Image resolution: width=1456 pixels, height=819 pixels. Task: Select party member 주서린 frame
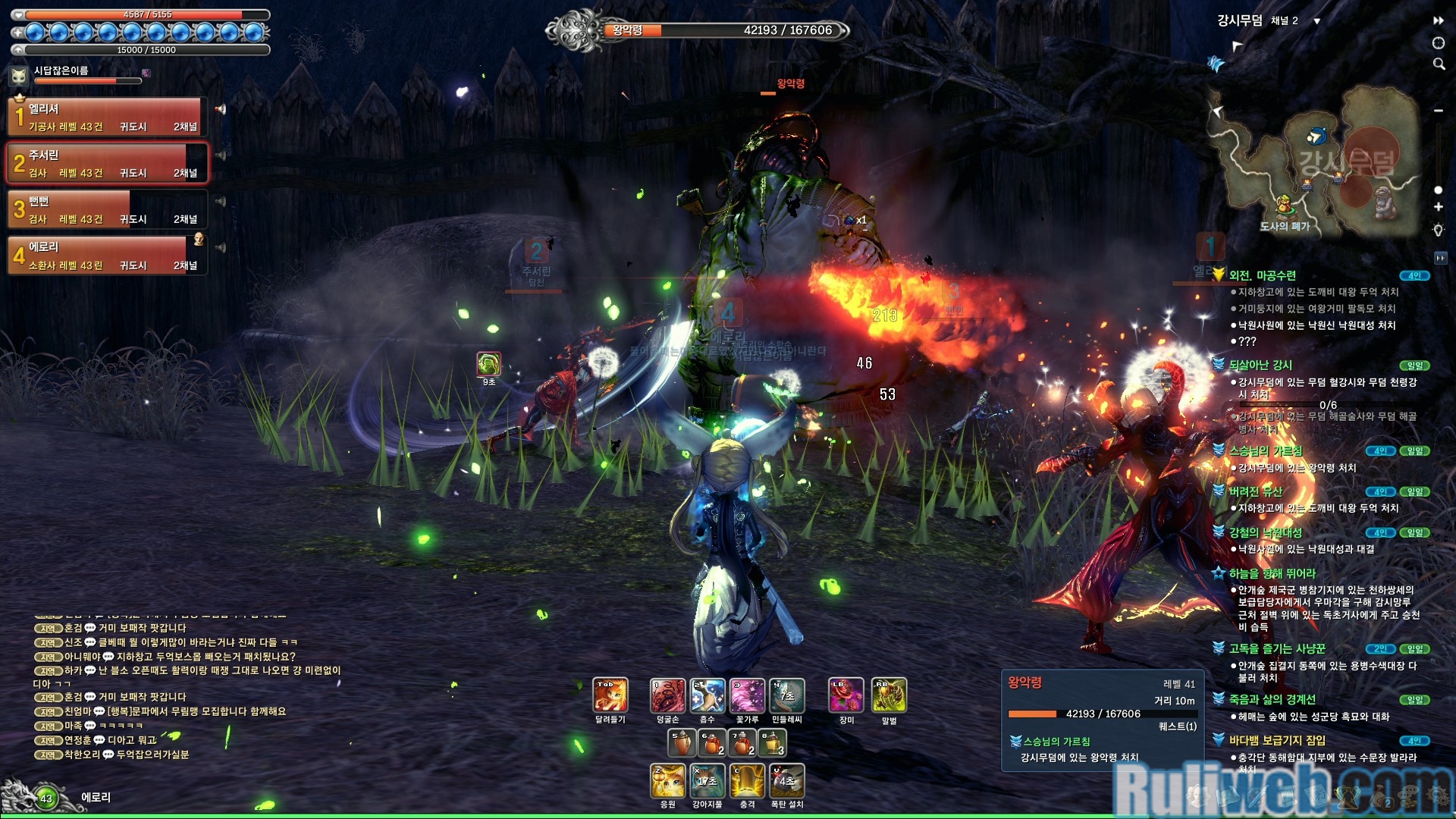pos(108,163)
